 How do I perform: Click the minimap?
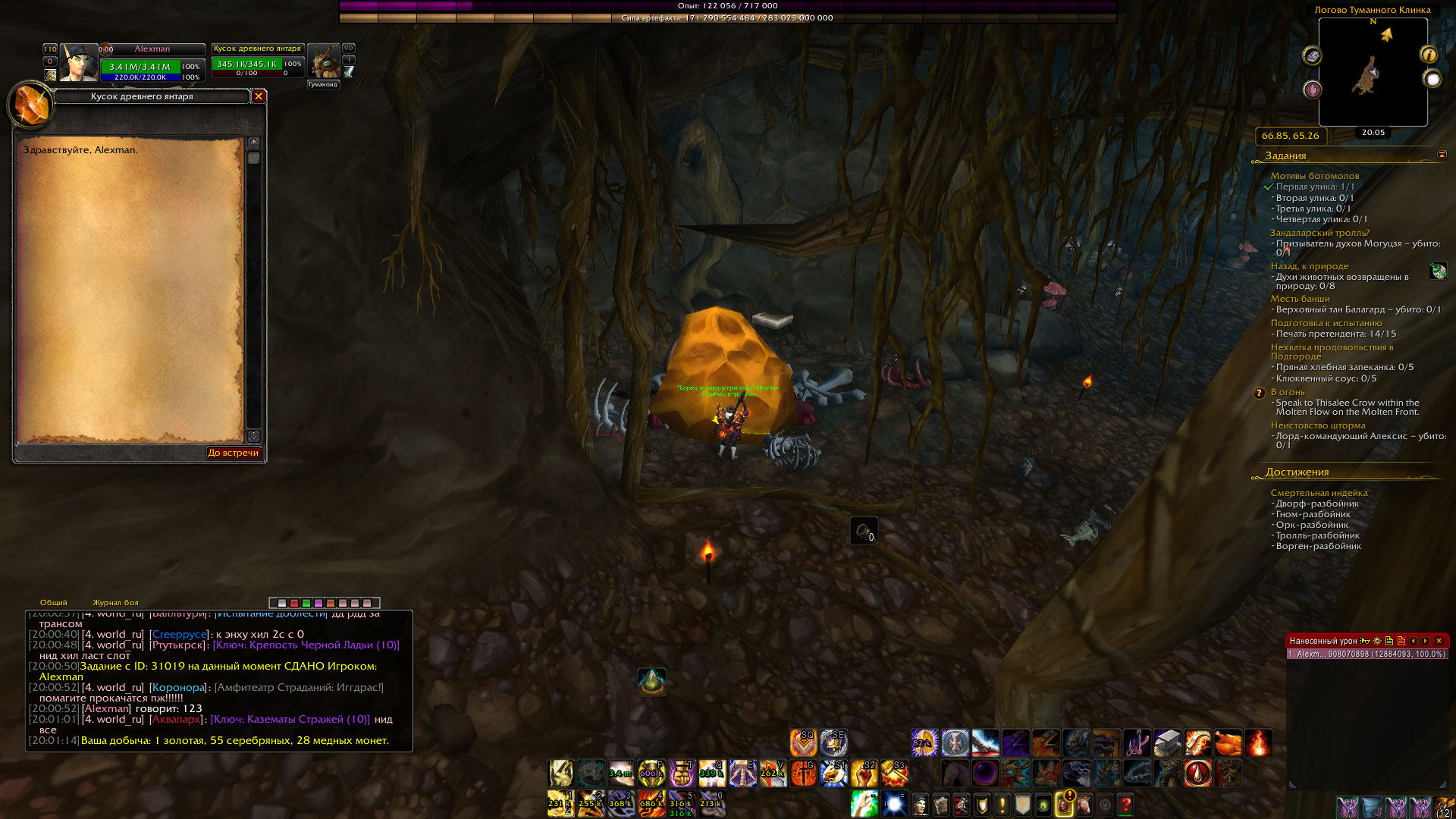click(1373, 73)
